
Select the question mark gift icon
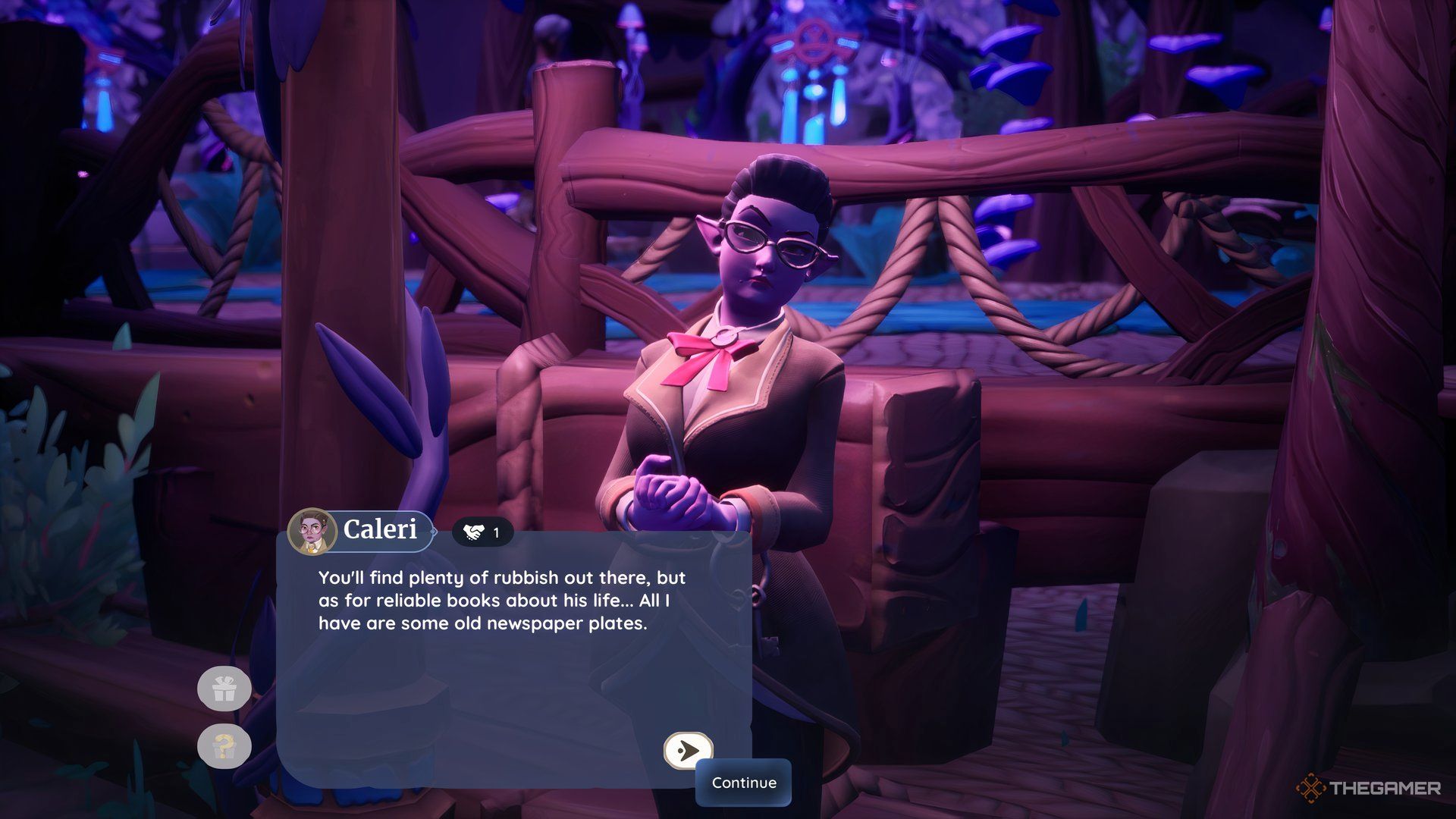click(x=224, y=746)
